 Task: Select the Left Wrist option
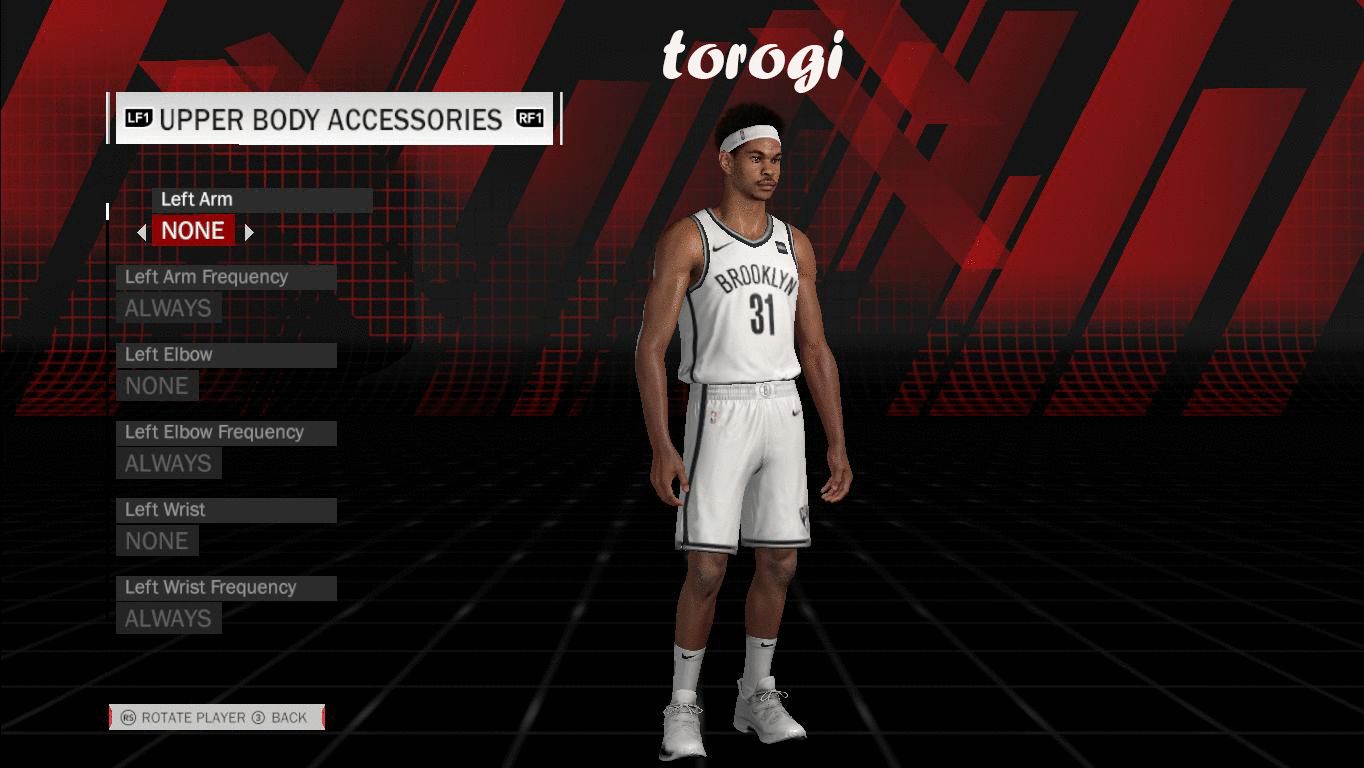click(x=226, y=510)
